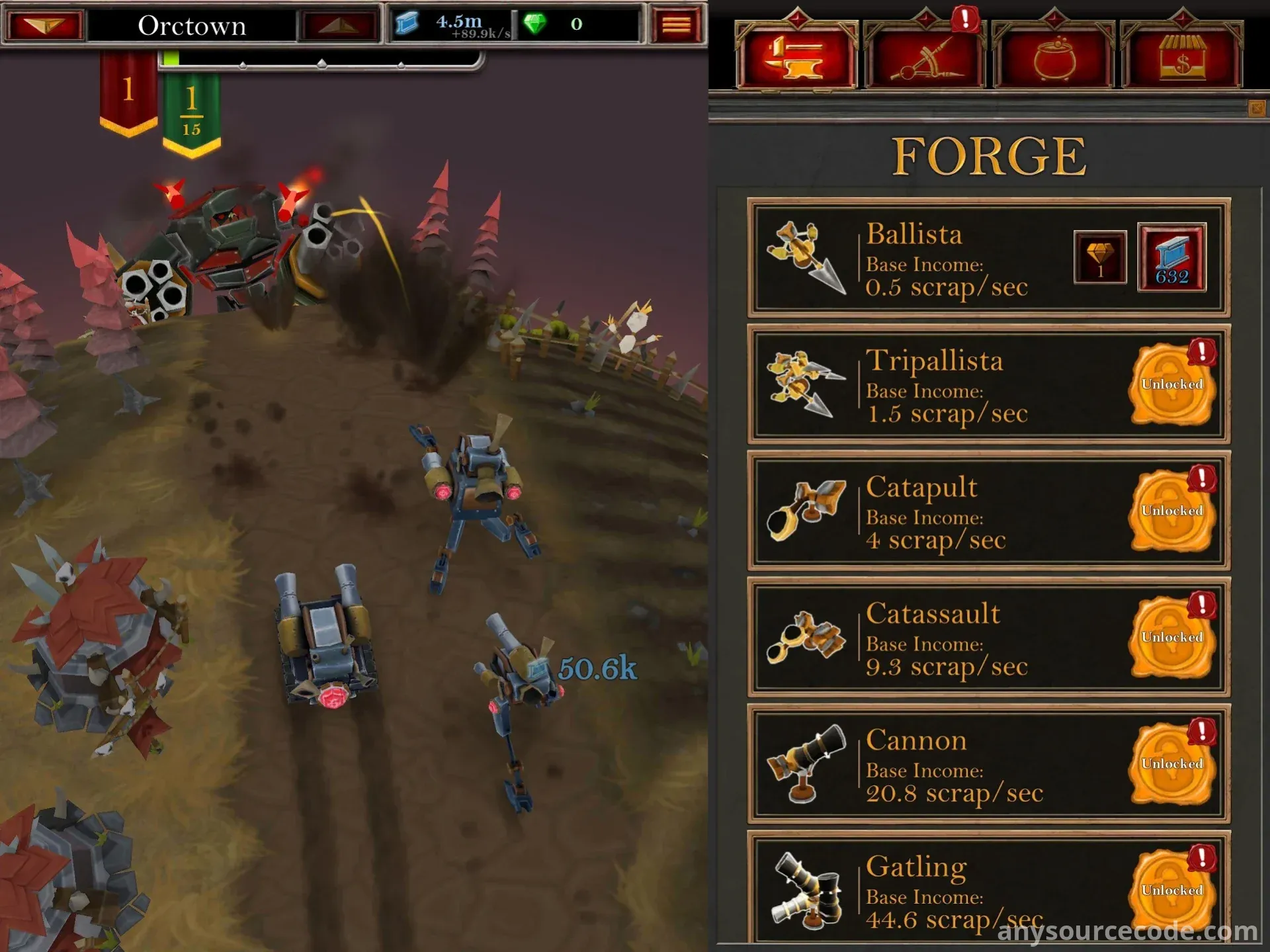Open the hamburger menu button
This screenshot has width=1270, height=952.
(676, 25)
